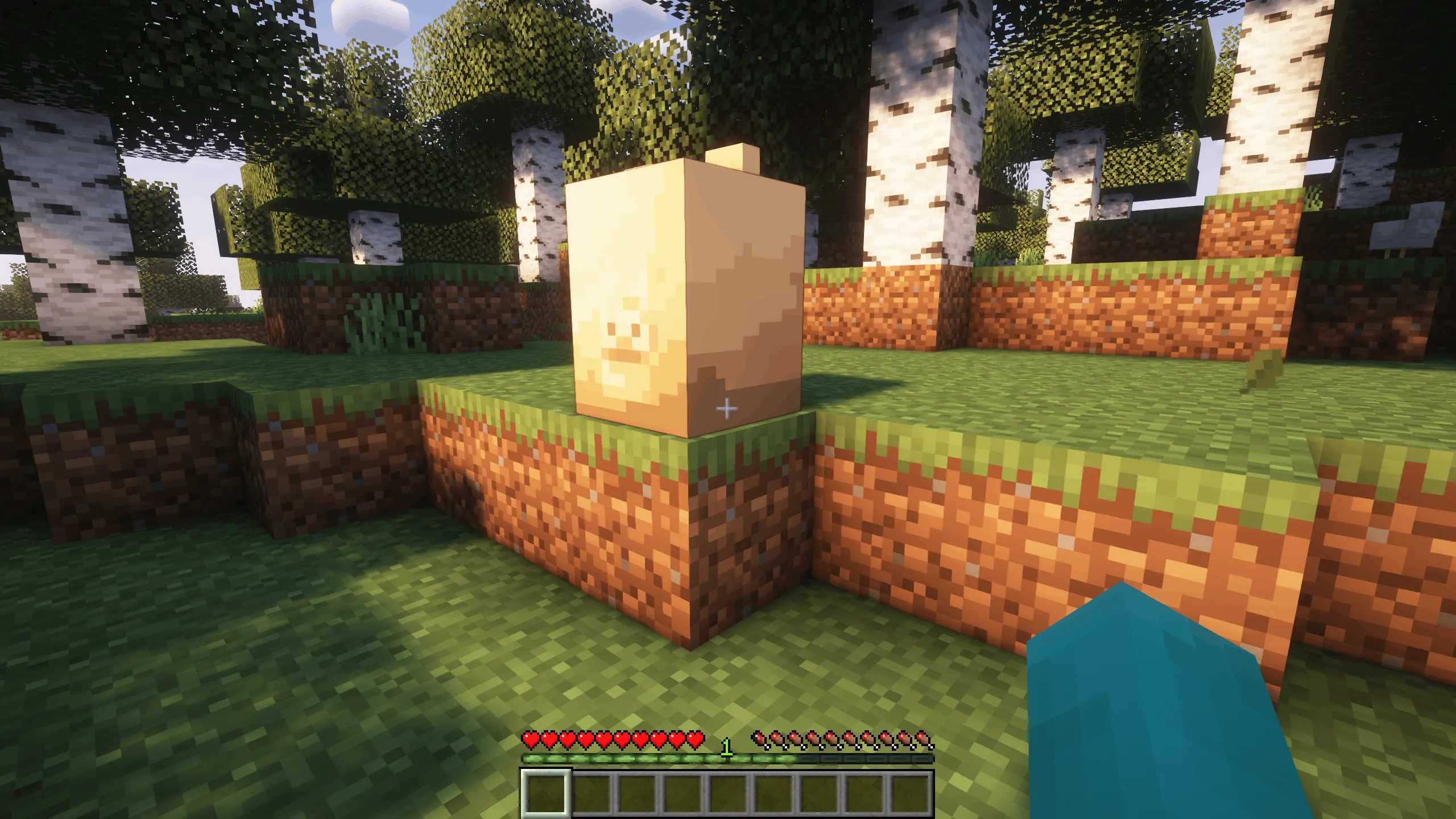This screenshot has width=1456, height=819.
Task: Click the pumpkin block itself
Action: coord(682,284)
